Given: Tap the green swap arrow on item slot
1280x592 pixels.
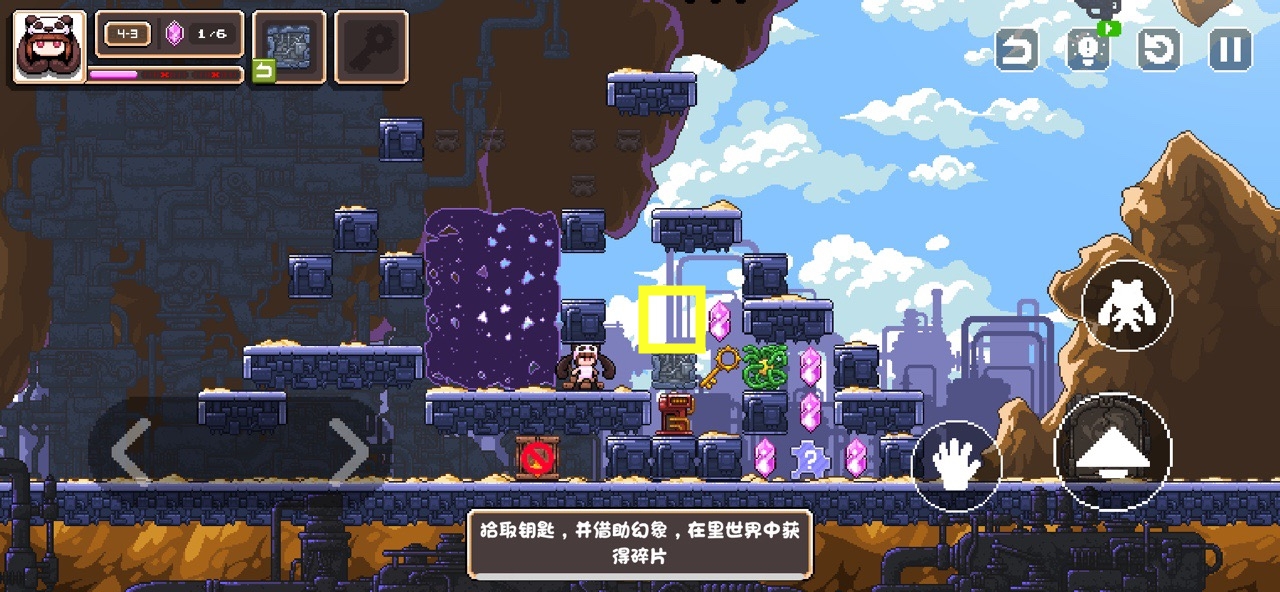Looking at the screenshot, I should [263, 71].
